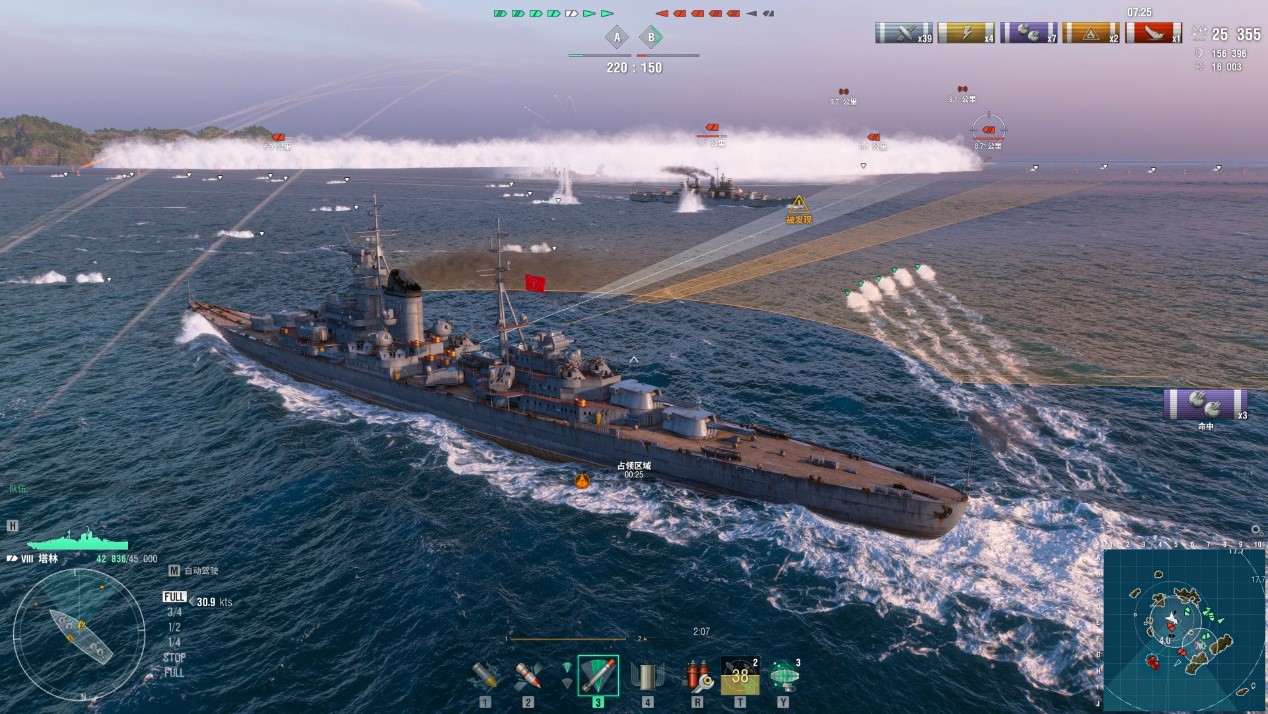
Task: Click the lightning bolt ribbon x4
Action: [x=966, y=33]
